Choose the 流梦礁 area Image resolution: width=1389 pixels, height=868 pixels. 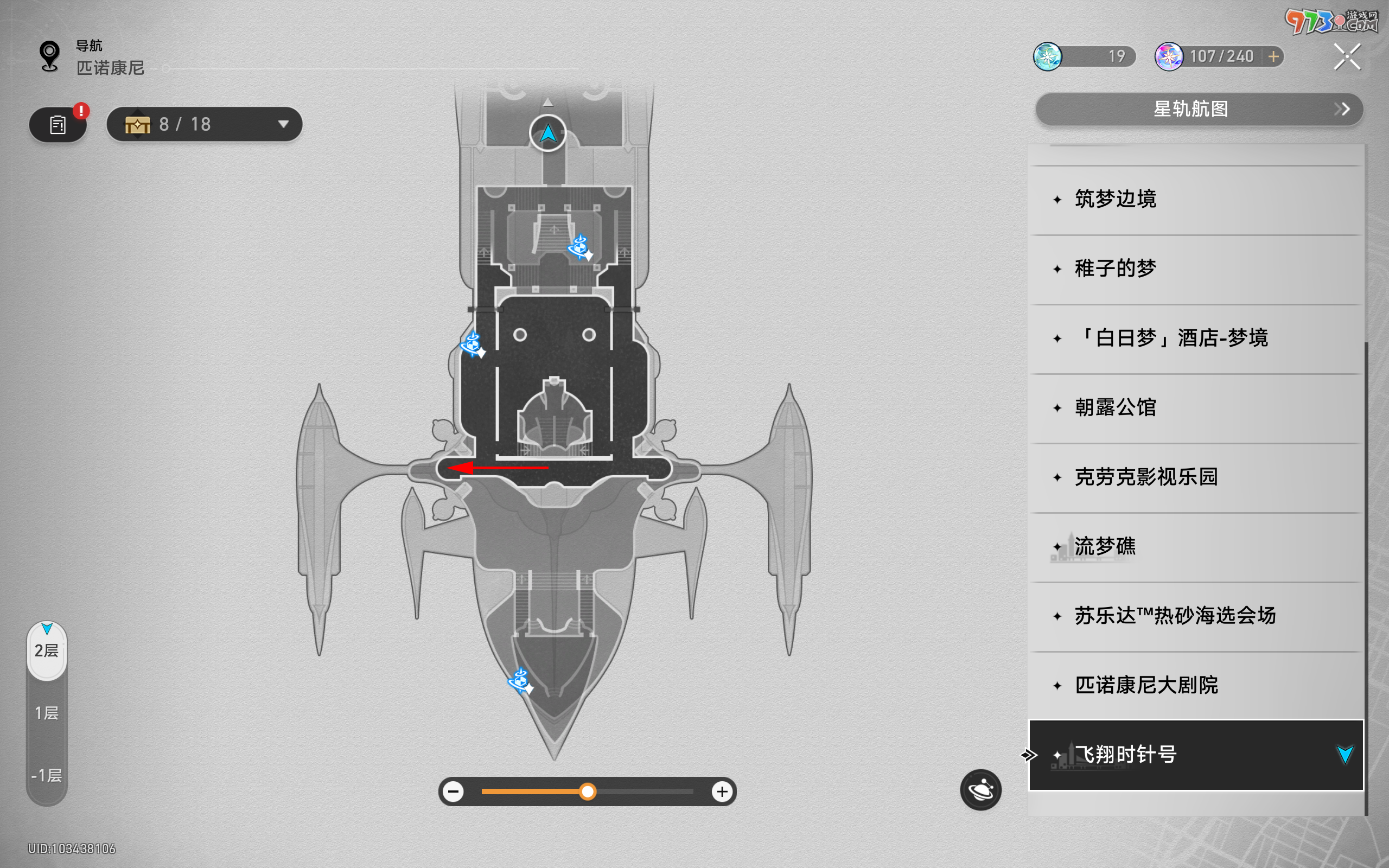(x=1194, y=546)
